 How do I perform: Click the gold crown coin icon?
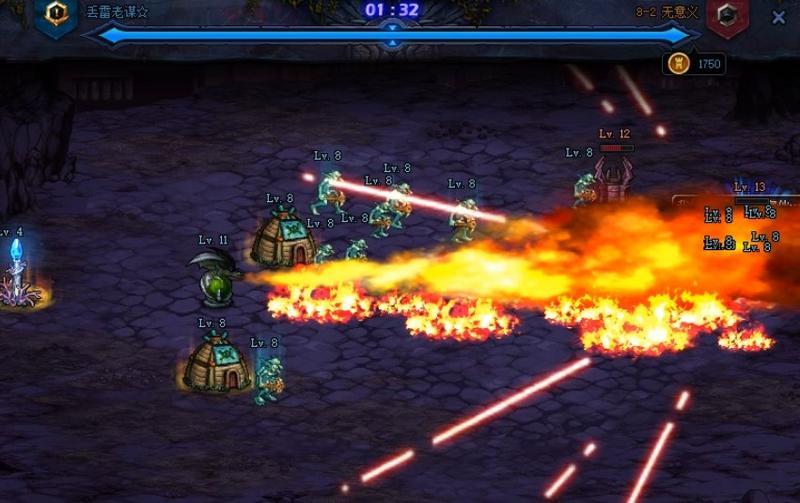click(x=678, y=64)
